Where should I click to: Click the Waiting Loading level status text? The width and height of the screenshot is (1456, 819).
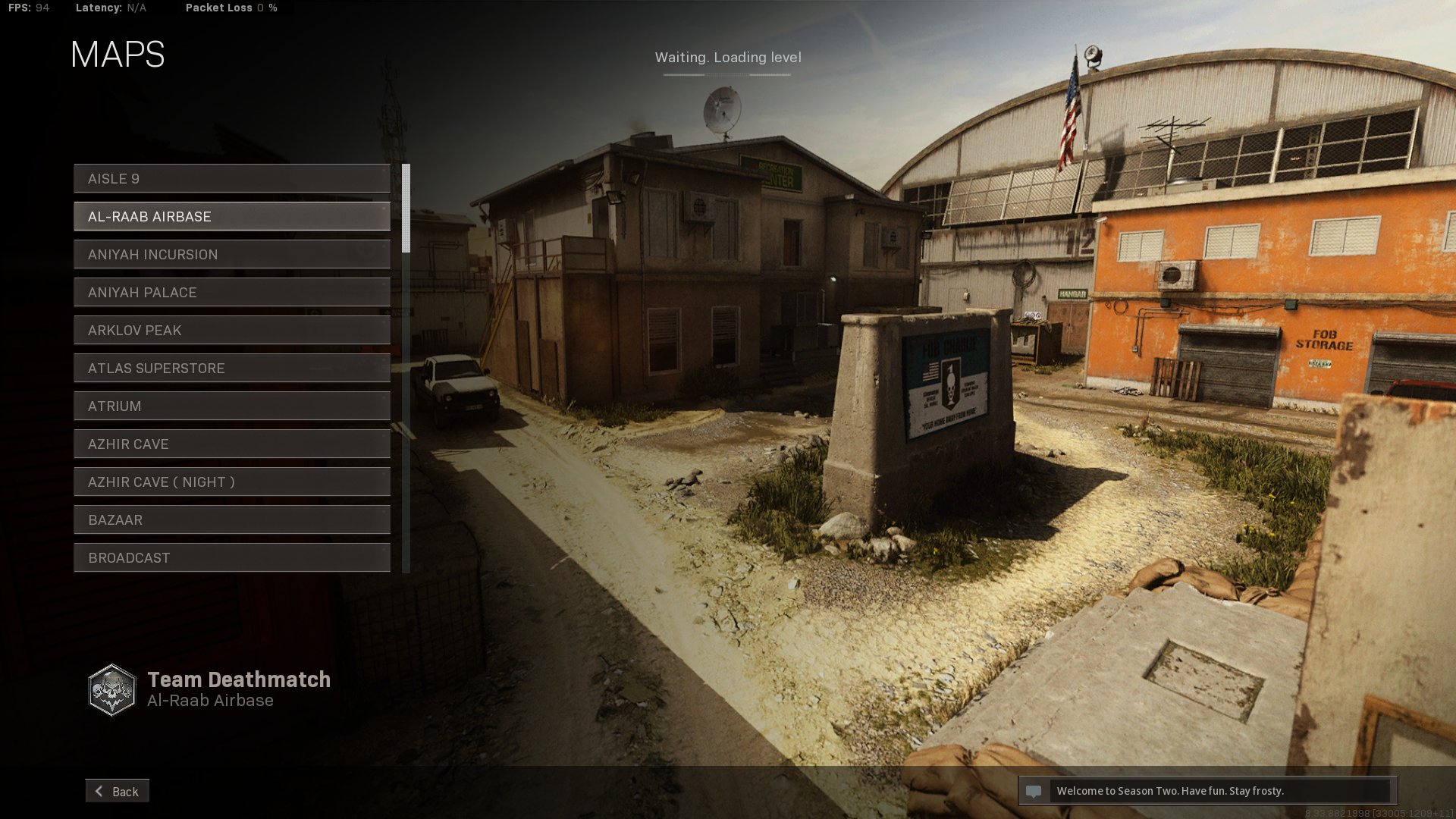point(727,57)
